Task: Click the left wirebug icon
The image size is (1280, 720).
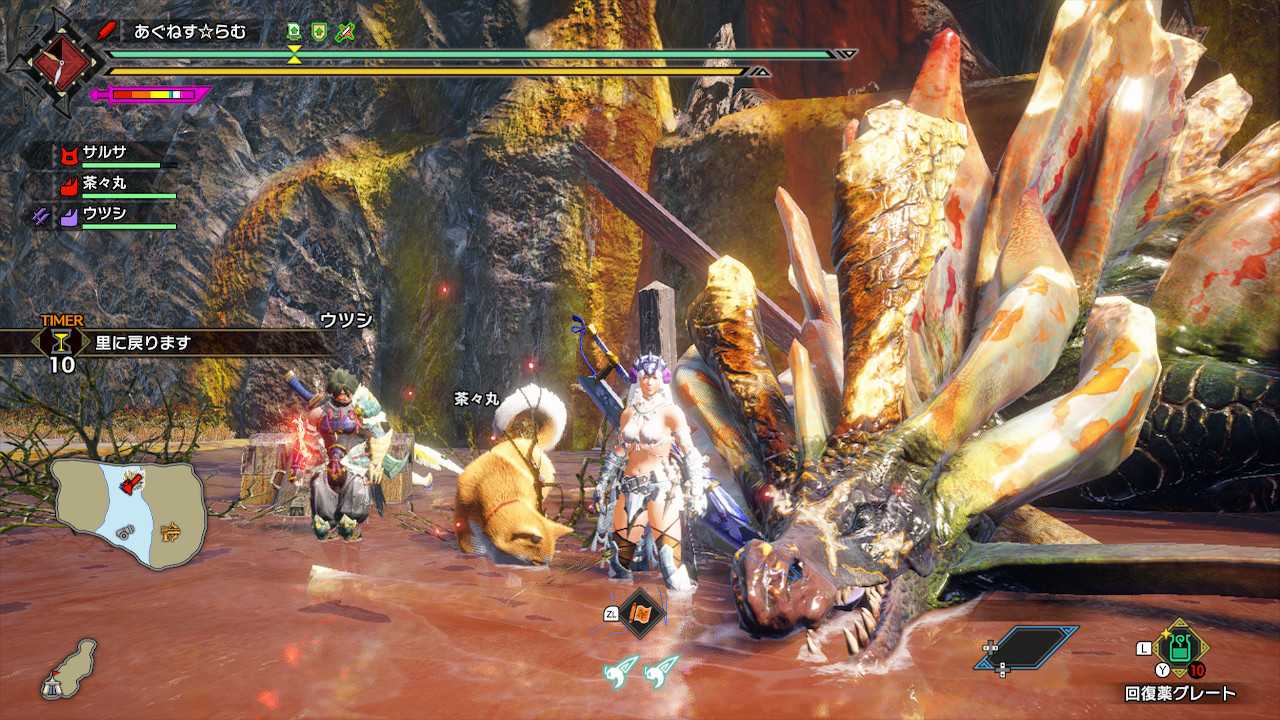Action: (621, 670)
